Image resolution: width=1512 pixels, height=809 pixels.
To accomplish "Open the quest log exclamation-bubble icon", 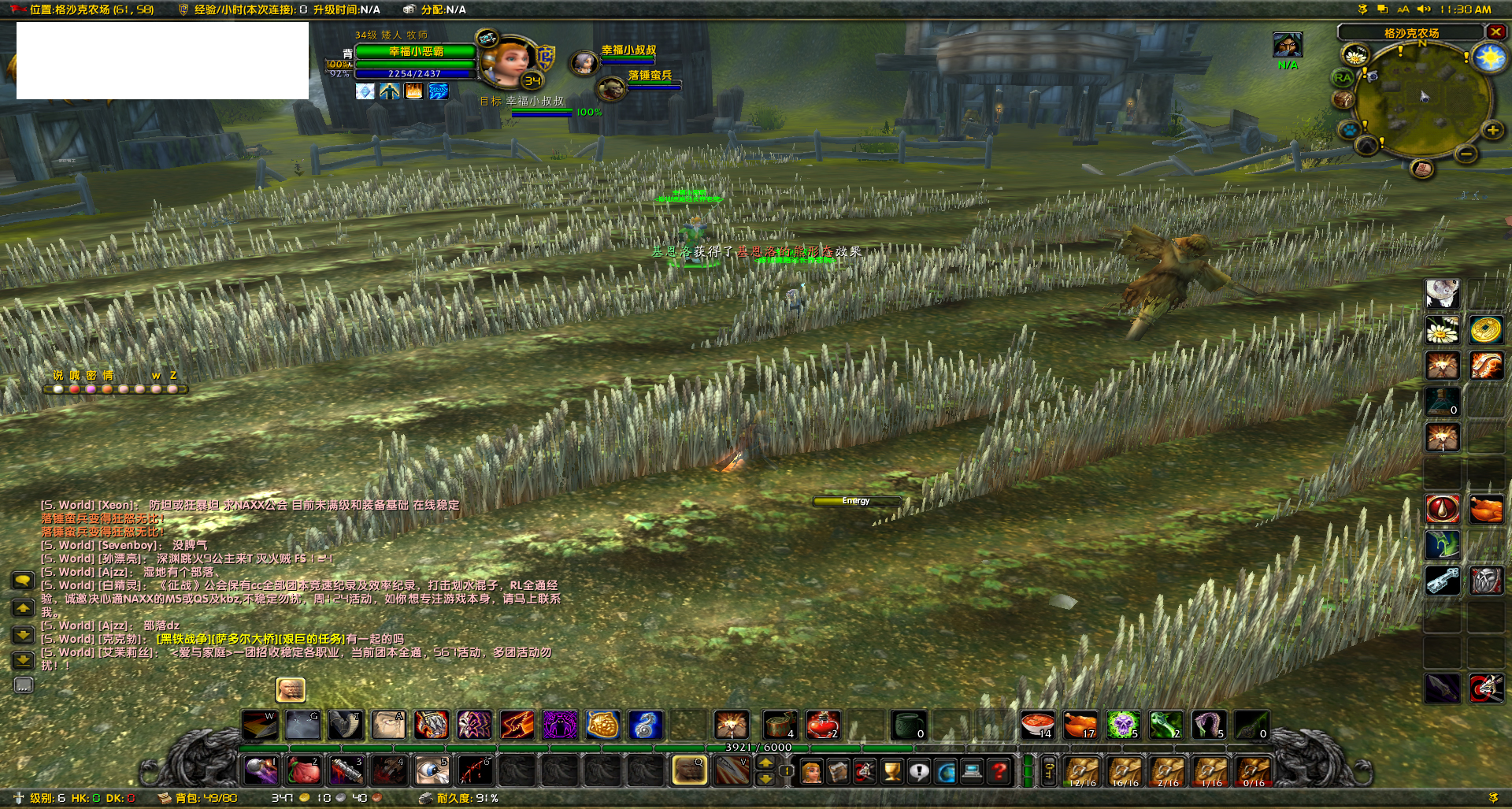I will [x=919, y=772].
